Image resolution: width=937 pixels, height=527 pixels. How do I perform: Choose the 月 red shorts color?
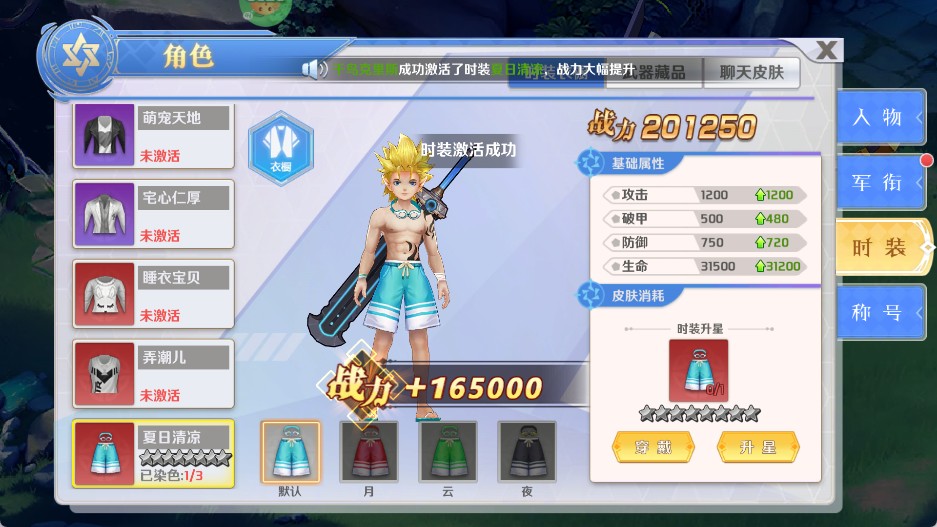tap(369, 452)
